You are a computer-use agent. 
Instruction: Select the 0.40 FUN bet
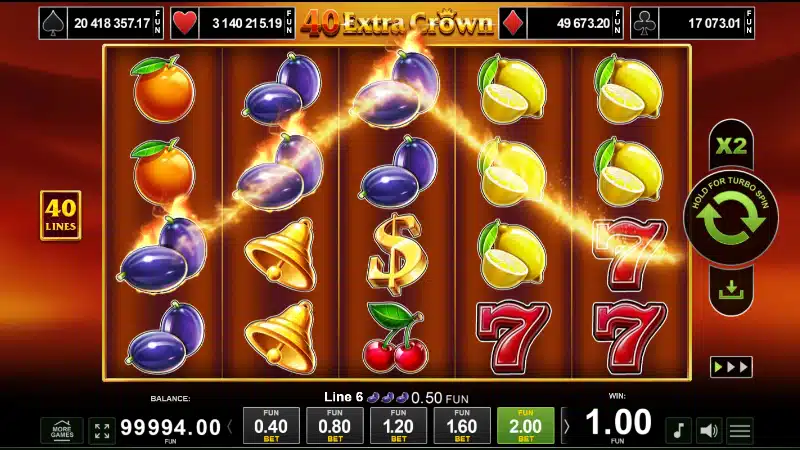[271, 425]
